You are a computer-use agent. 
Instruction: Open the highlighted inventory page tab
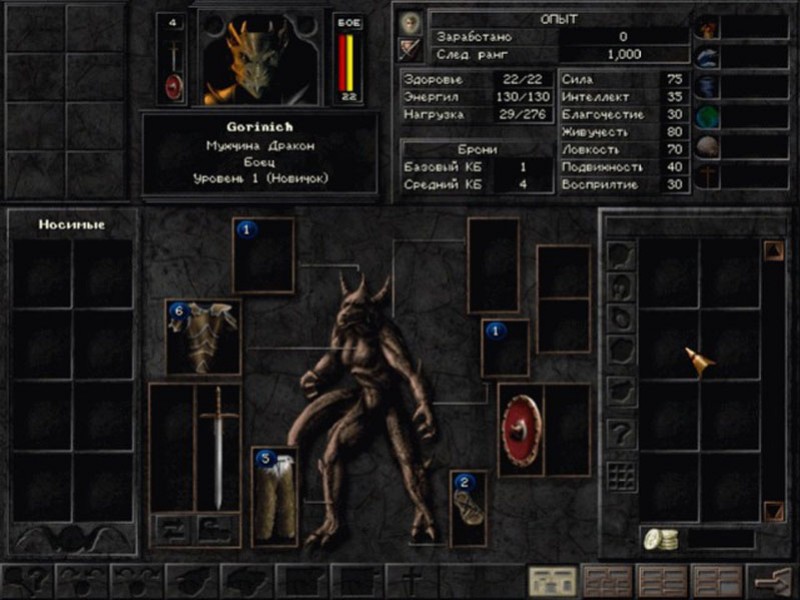[x=551, y=581]
